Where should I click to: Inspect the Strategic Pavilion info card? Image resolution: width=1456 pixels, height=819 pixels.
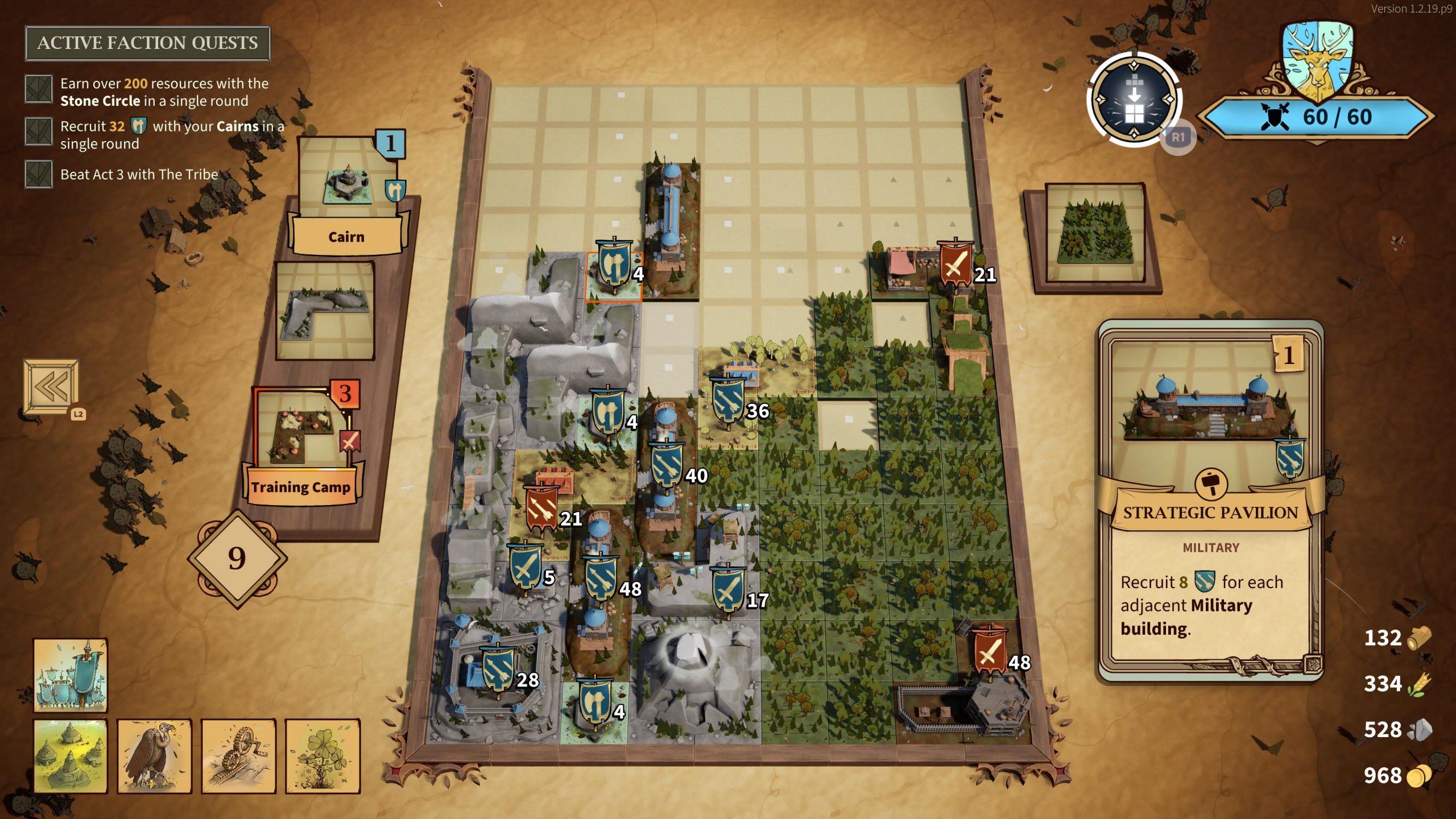point(1211,500)
